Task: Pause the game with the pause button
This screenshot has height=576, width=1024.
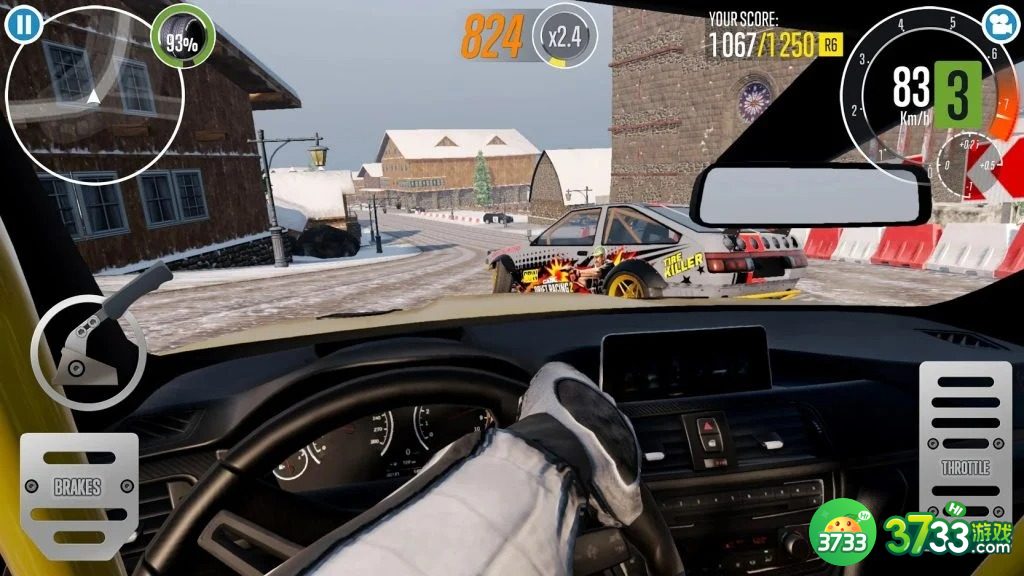Action: [x=22, y=22]
